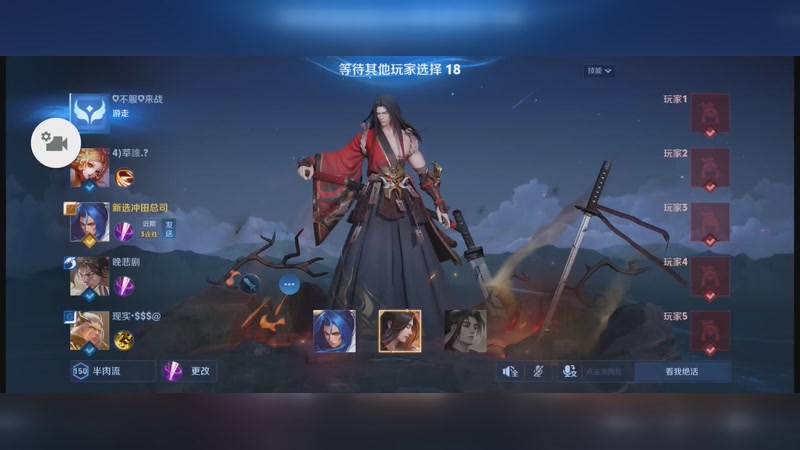This screenshot has width=800, height=450.
Task: Tap the screen recorder camera overlay button
Action: click(x=56, y=143)
